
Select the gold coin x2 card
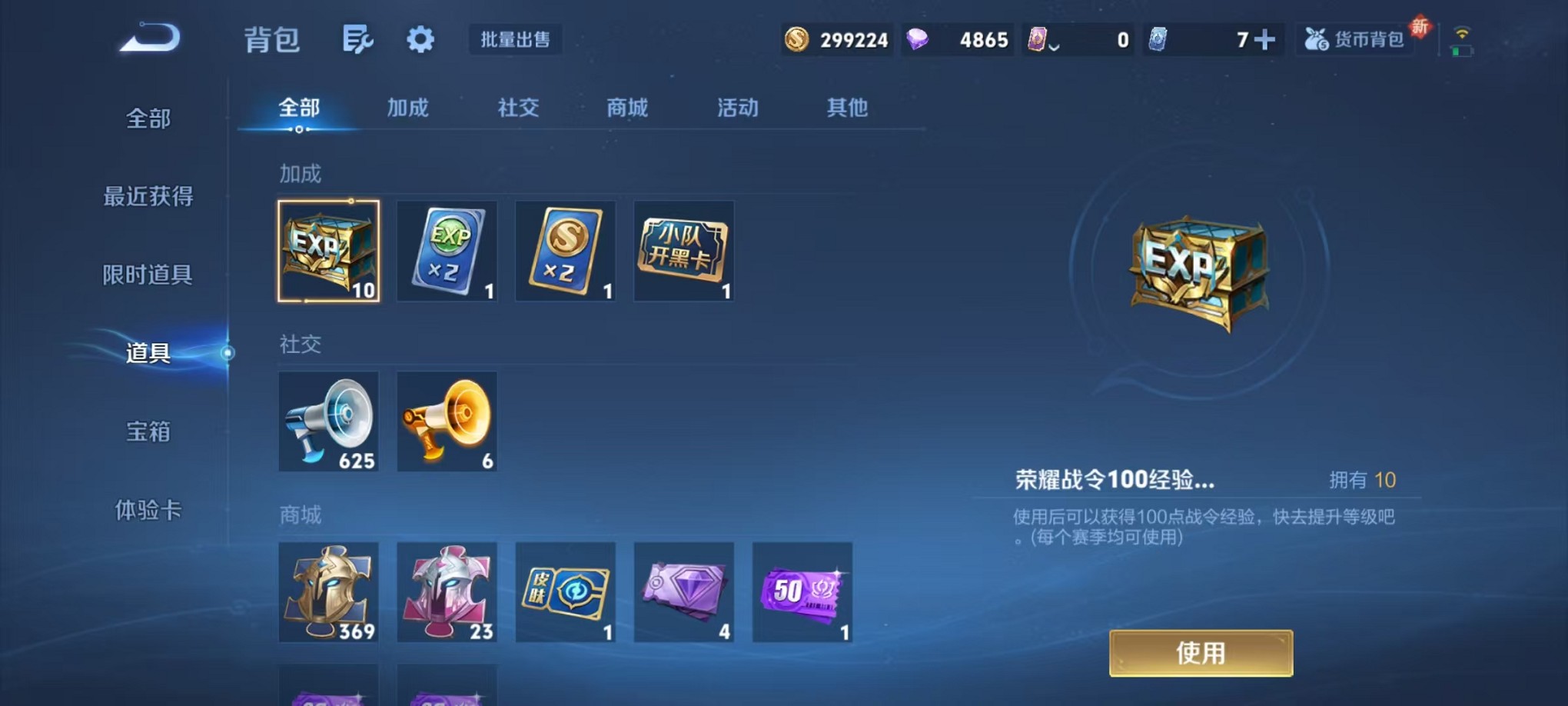565,251
